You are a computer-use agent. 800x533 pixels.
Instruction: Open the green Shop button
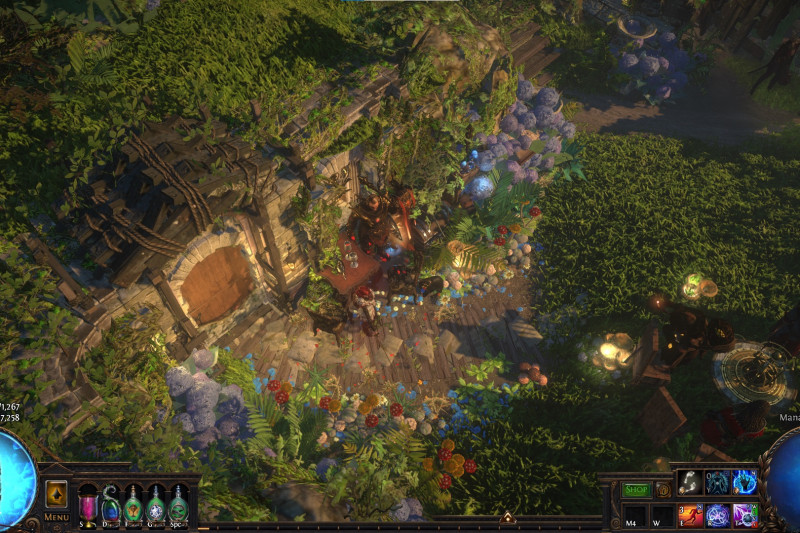pos(637,490)
